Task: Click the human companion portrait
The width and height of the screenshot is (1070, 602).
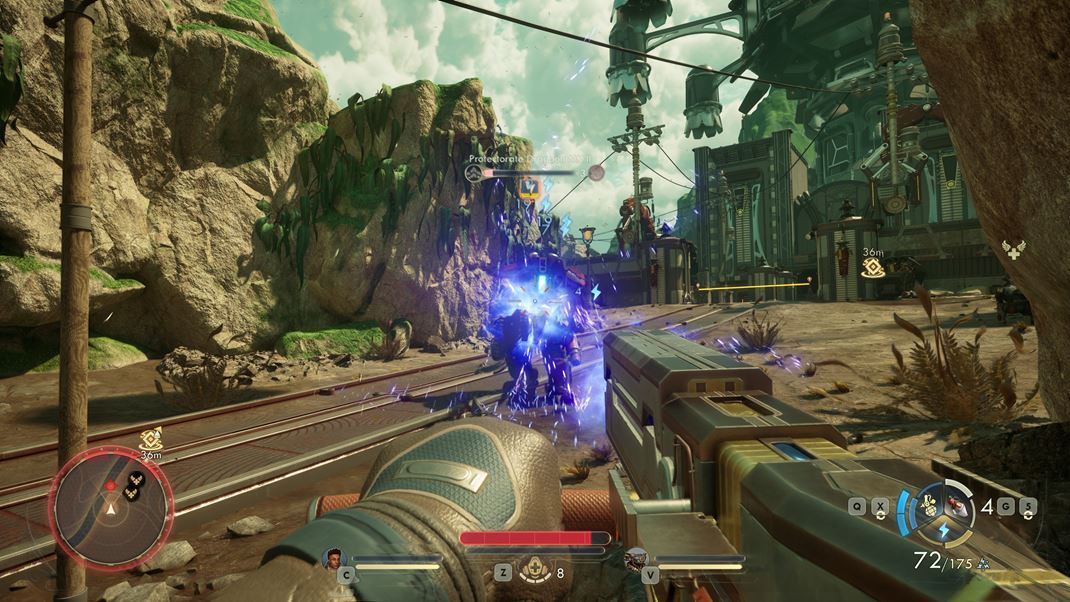Action: tap(333, 558)
